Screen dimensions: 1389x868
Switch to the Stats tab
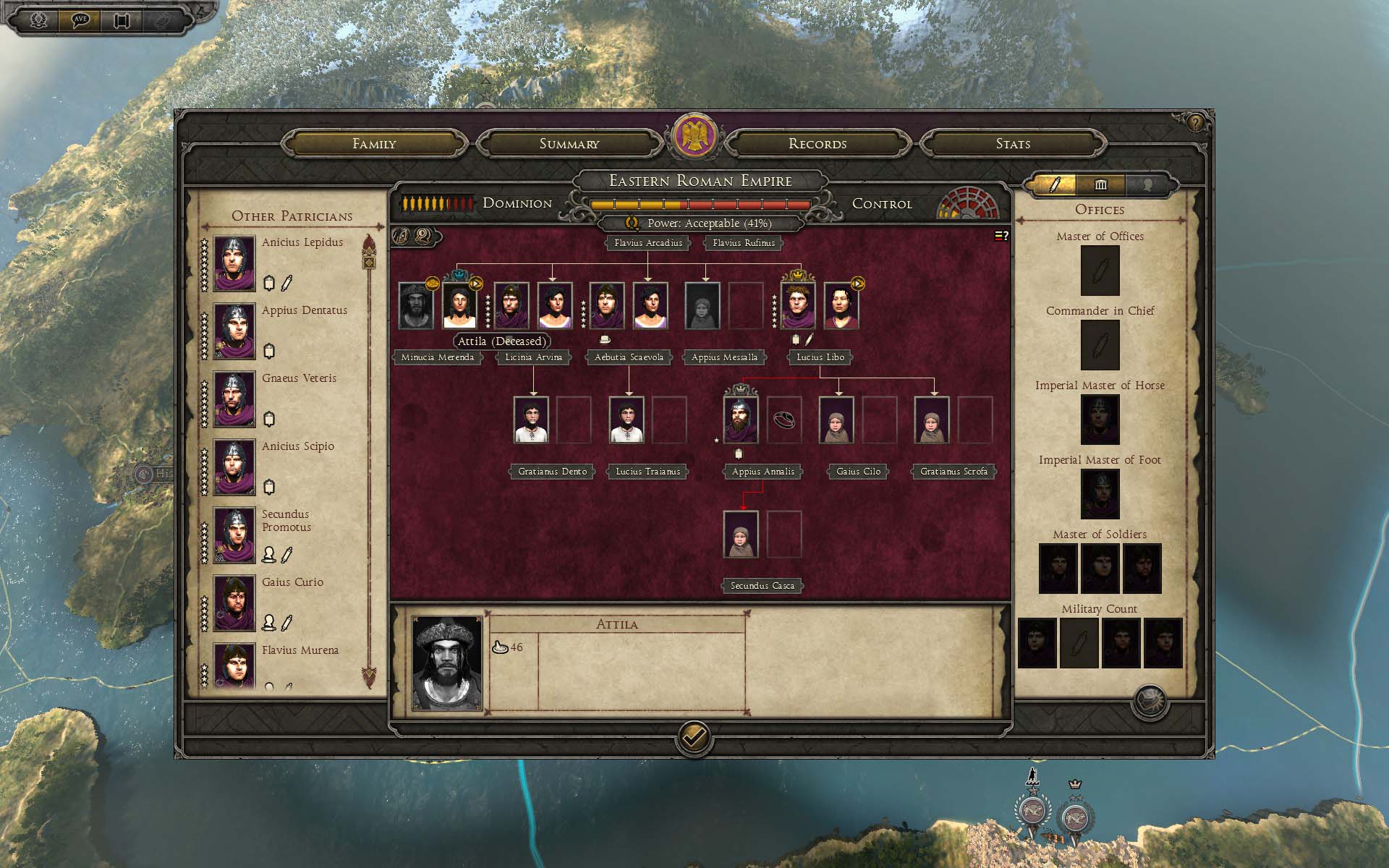point(1013,143)
